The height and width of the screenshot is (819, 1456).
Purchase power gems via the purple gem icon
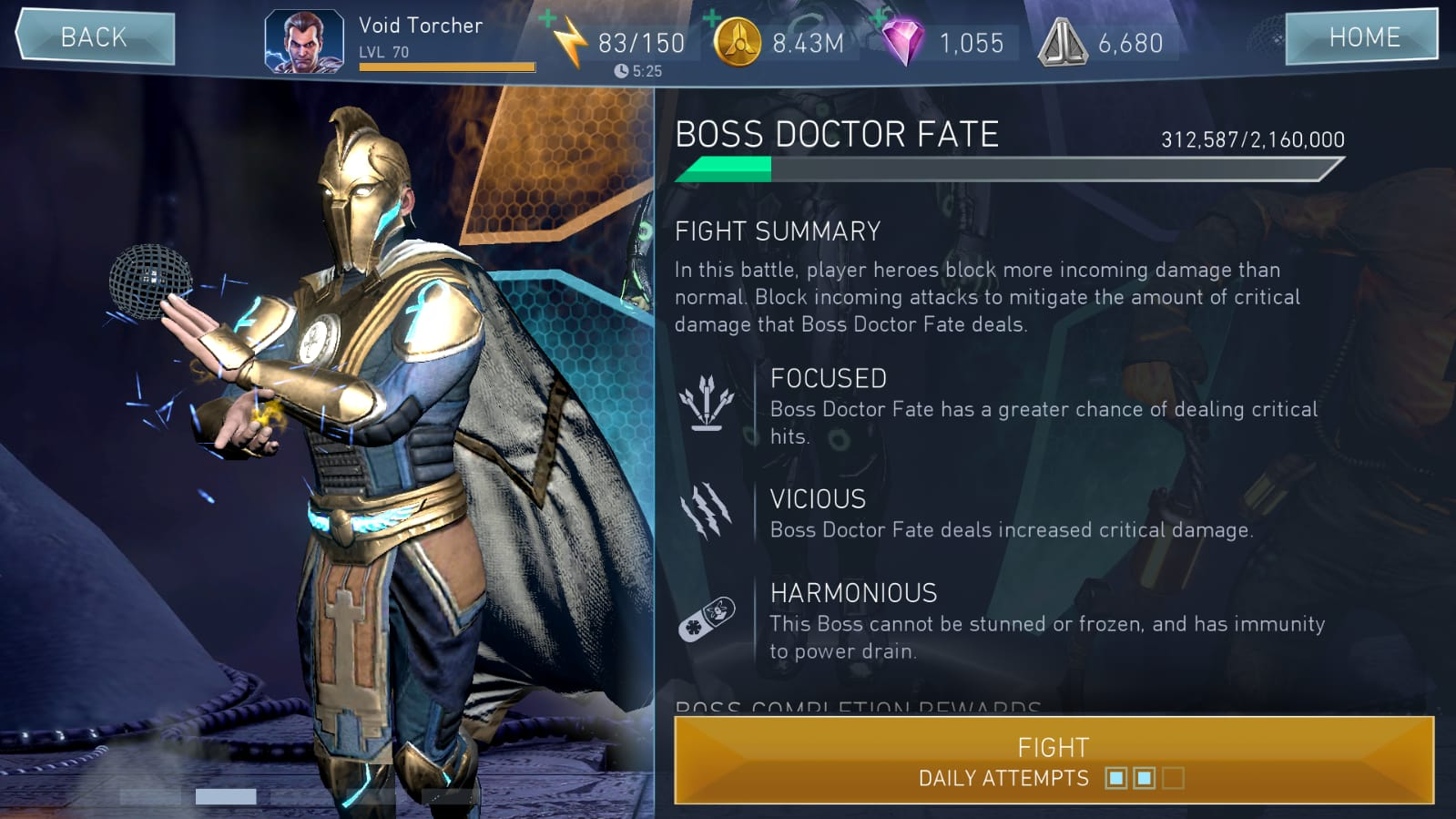902,42
